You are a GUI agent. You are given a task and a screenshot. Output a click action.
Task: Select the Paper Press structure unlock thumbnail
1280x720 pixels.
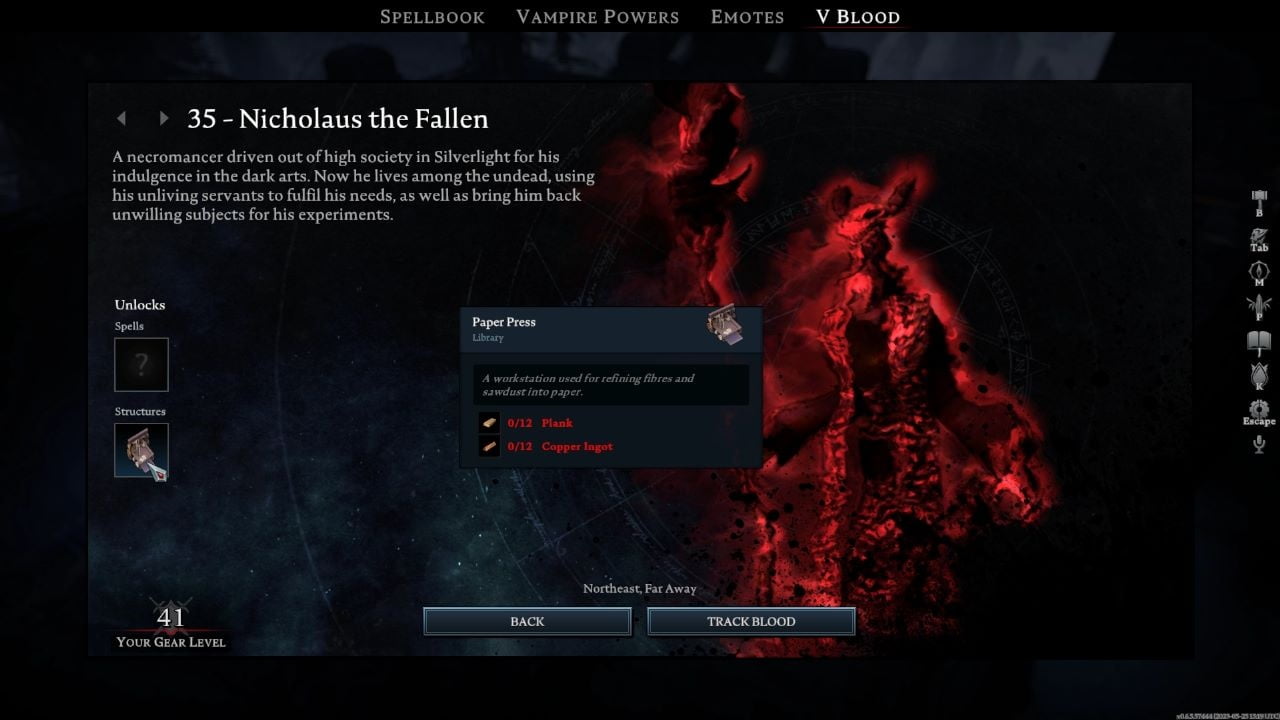click(x=141, y=450)
